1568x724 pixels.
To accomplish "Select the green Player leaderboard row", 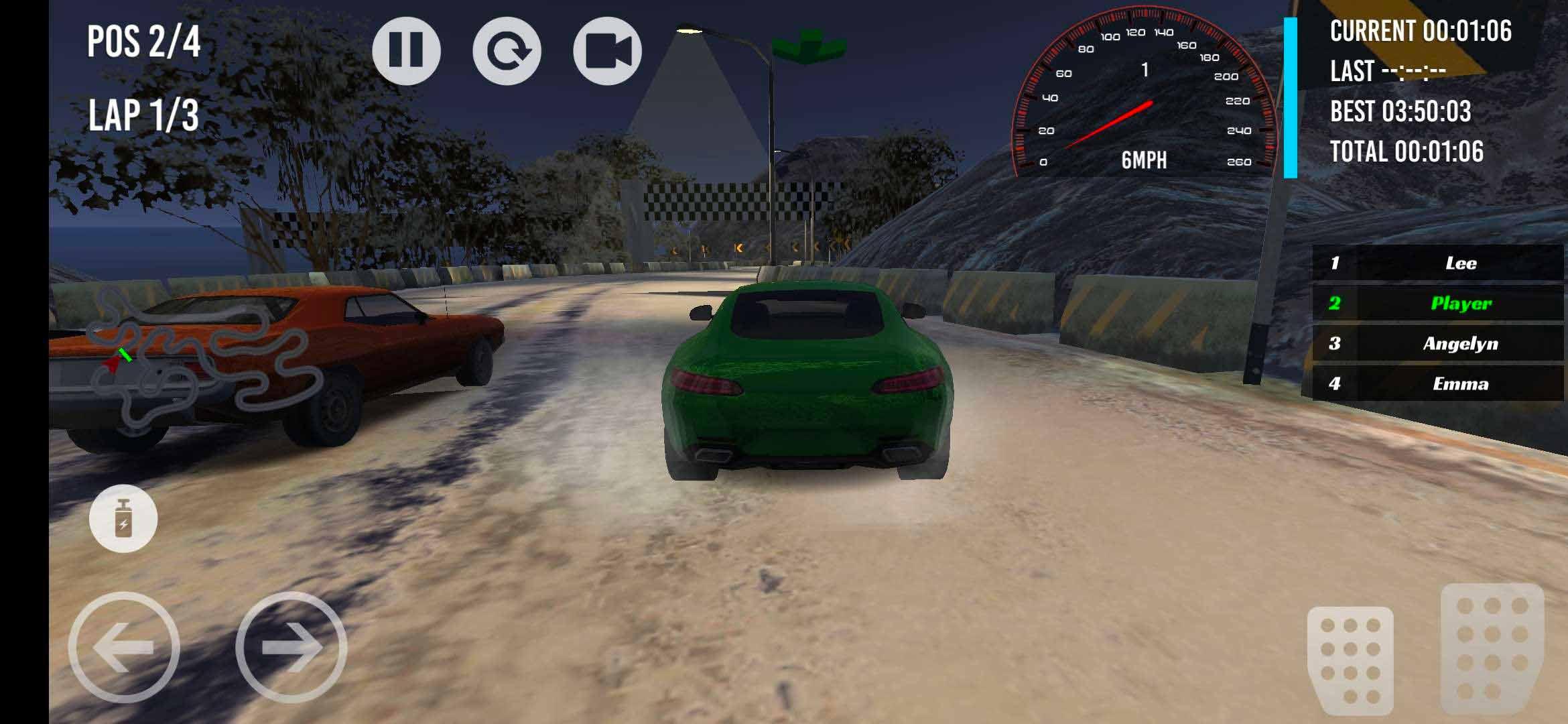I will pyautogui.click(x=1437, y=303).
